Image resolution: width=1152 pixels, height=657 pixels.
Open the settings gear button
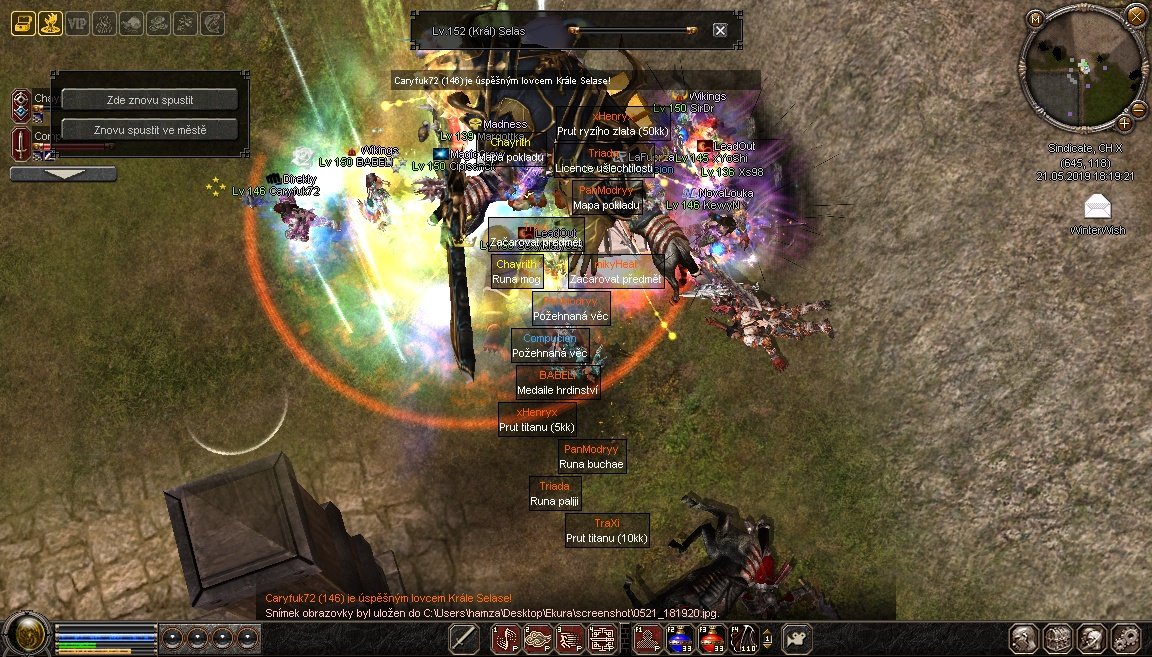1125,638
